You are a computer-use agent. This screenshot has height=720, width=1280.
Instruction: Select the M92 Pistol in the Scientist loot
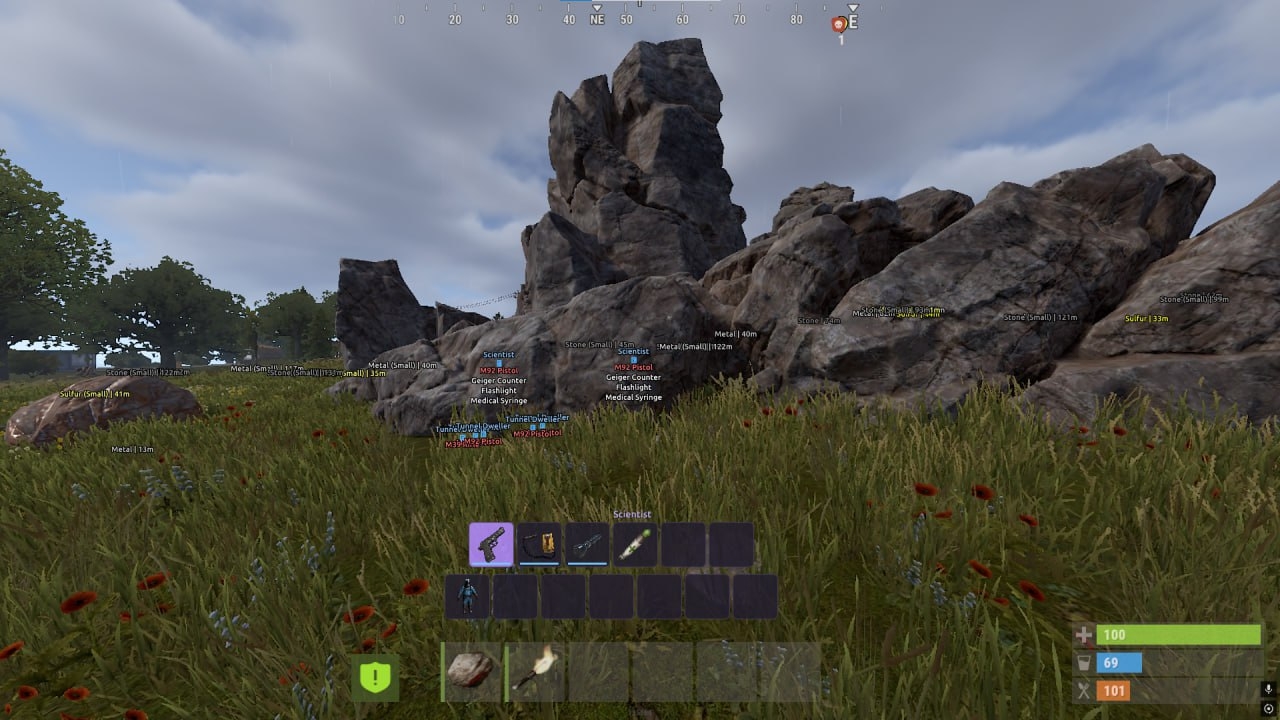coord(492,543)
